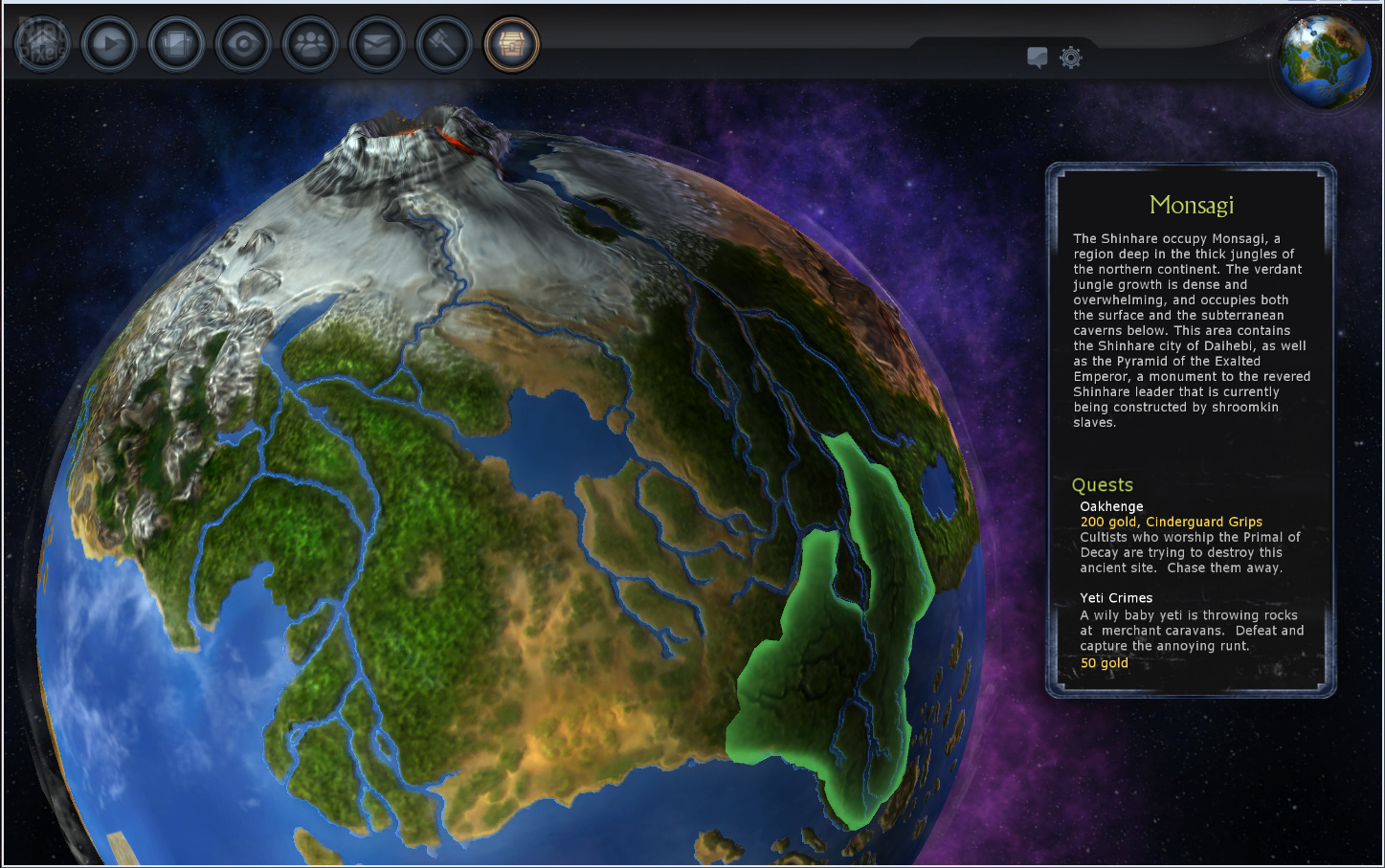The height and width of the screenshot is (868, 1385).
Task: Click the play arrow button
Action: [109, 44]
